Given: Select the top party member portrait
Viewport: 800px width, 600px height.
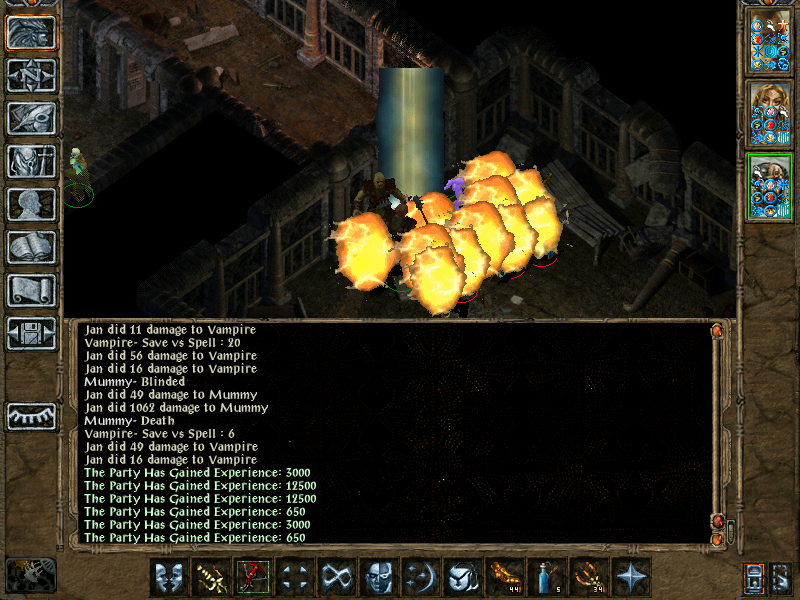Looking at the screenshot, I should (x=770, y=40).
